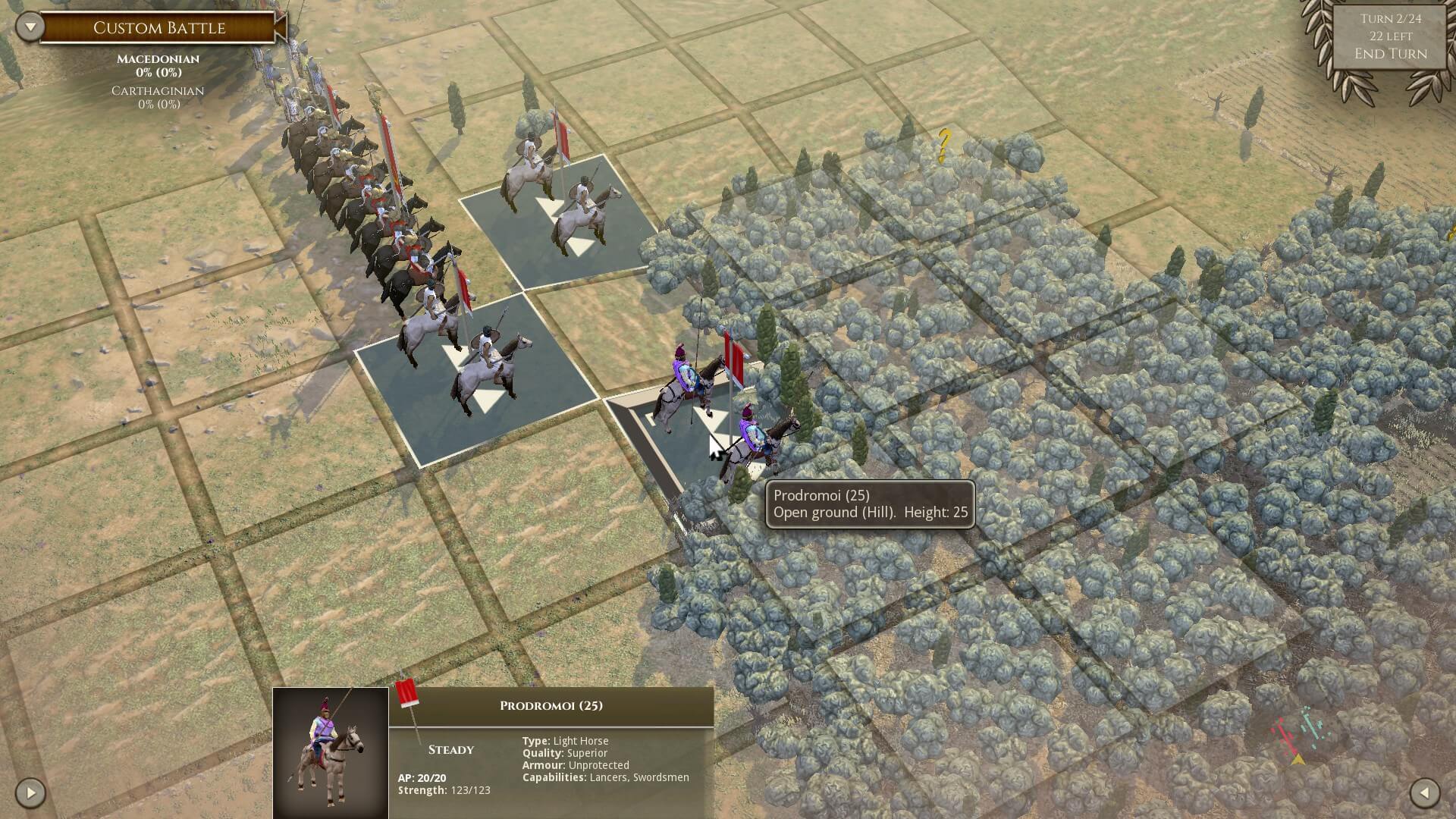Open the minimap with red and cyan markers
The width and height of the screenshot is (1456, 819).
pos(1298,734)
